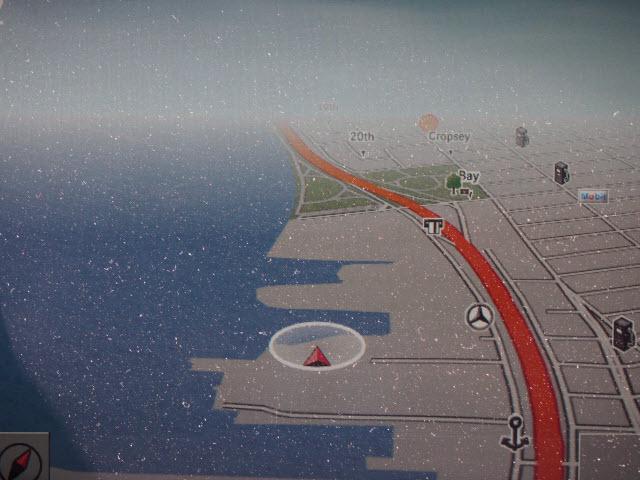Select the Shell station shell logo

pos(429,125)
